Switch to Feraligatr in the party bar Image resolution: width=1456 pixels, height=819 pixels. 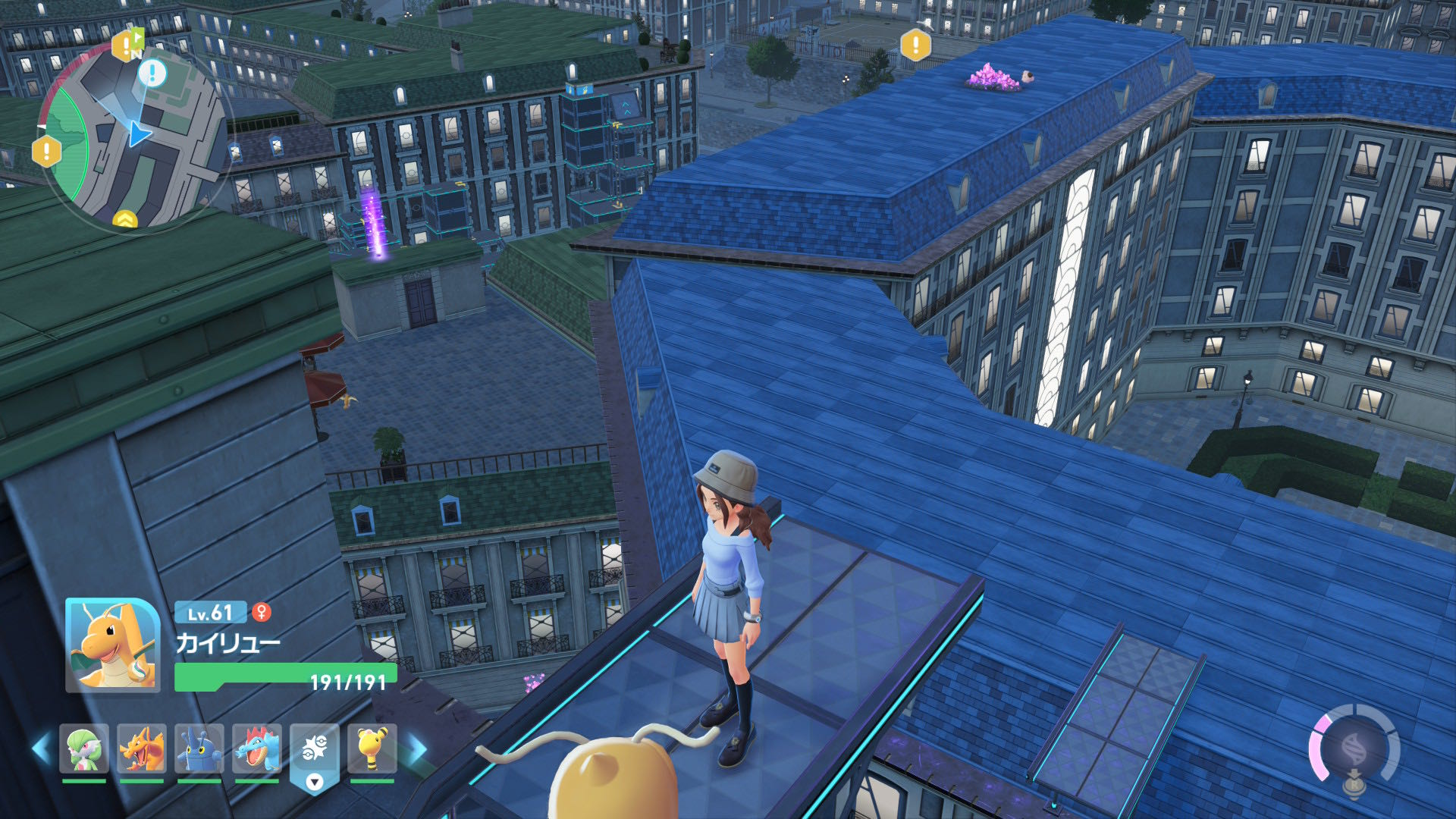[257, 748]
